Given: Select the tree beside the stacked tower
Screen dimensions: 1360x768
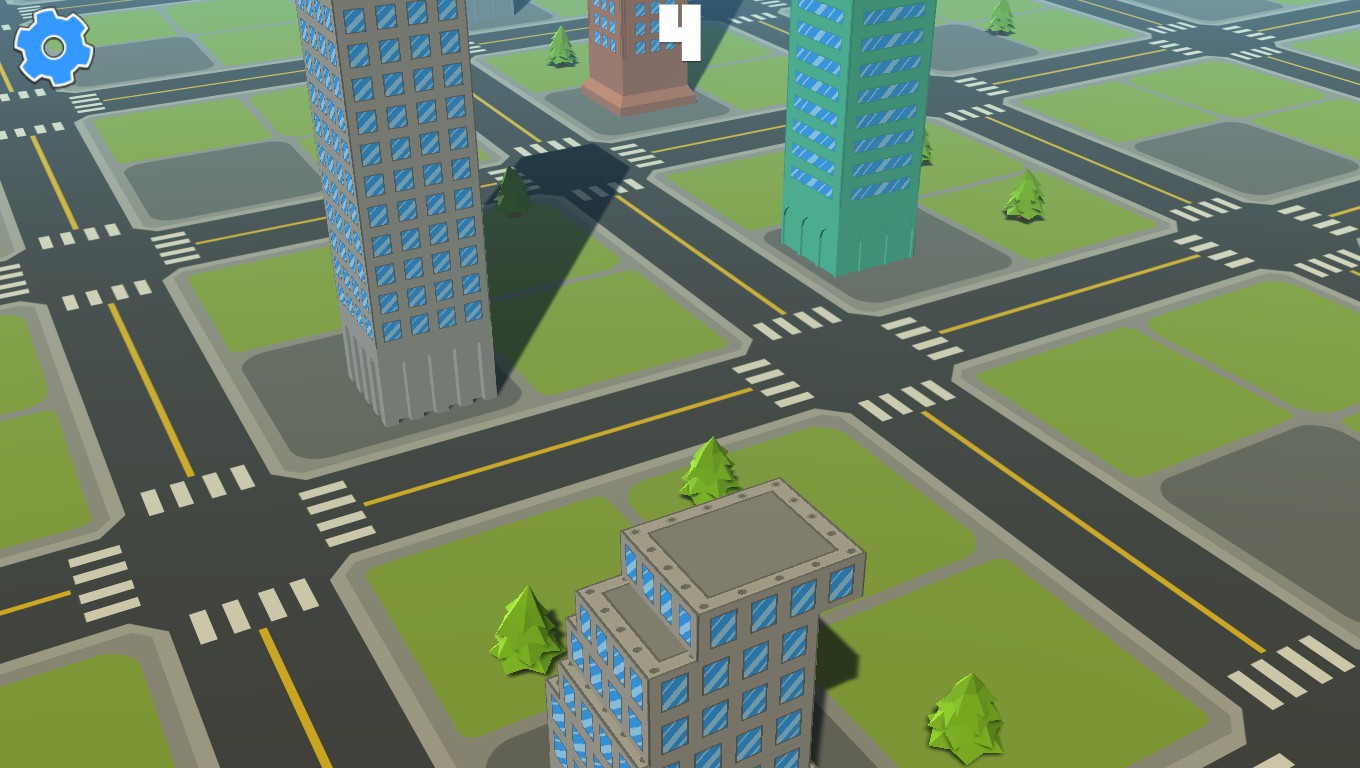Looking at the screenshot, I should (x=706, y=470).
